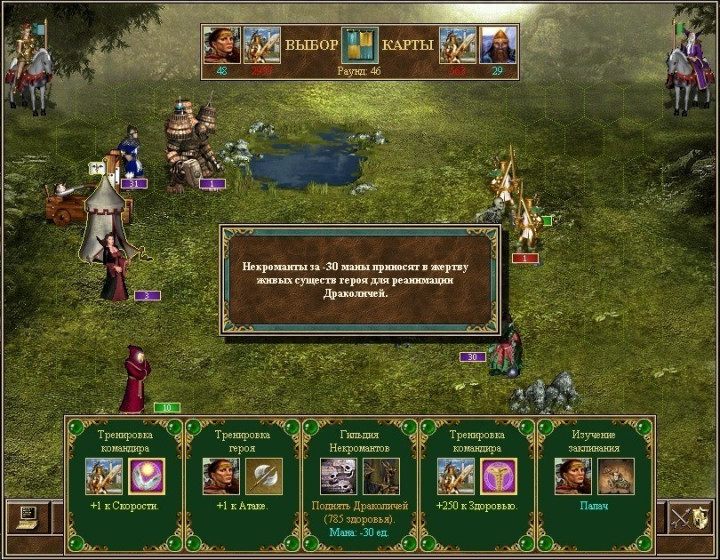
Task: Click the banner icon above the round counter
Action: [360, 45]
